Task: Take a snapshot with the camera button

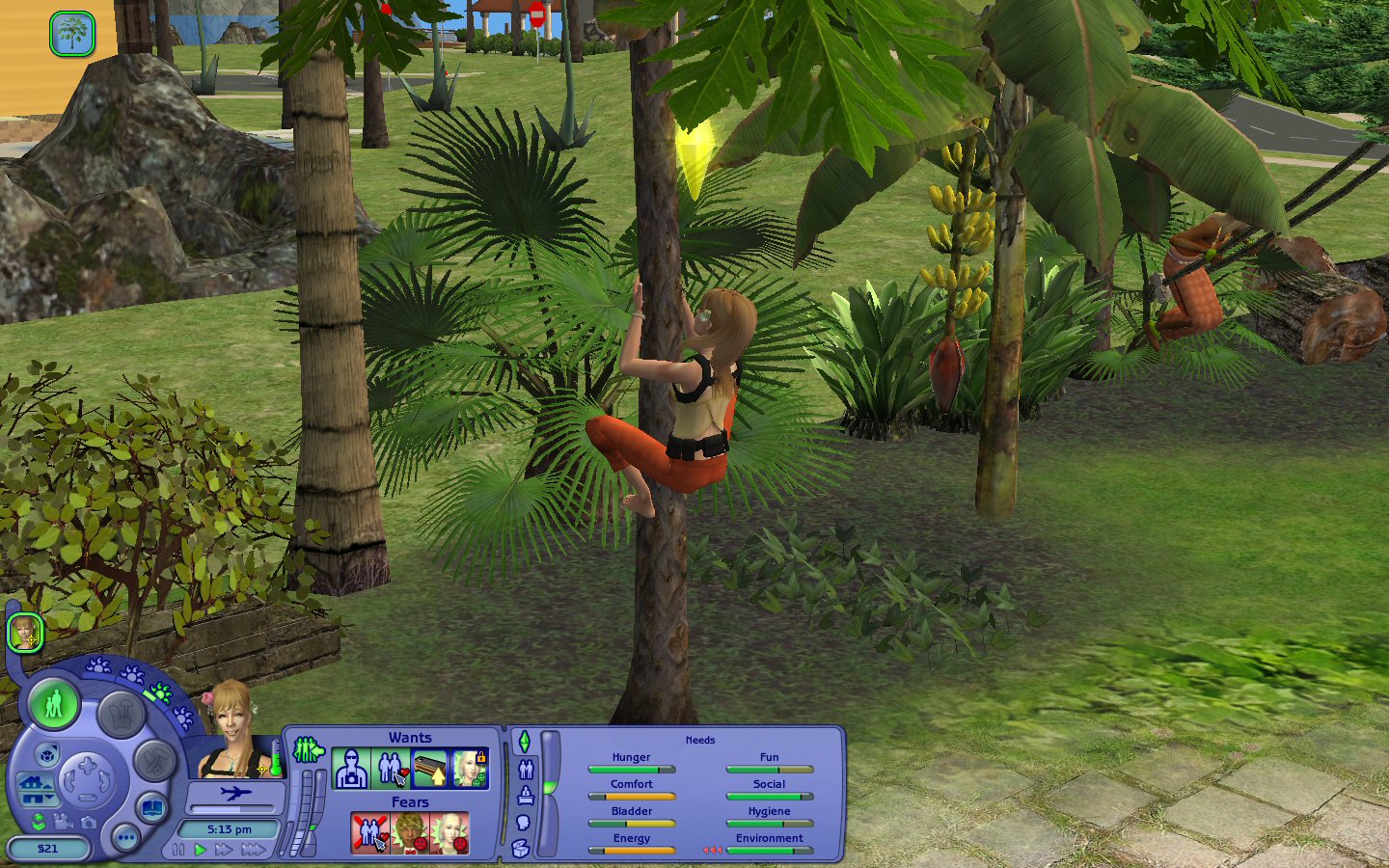Action: pos(89,822)
